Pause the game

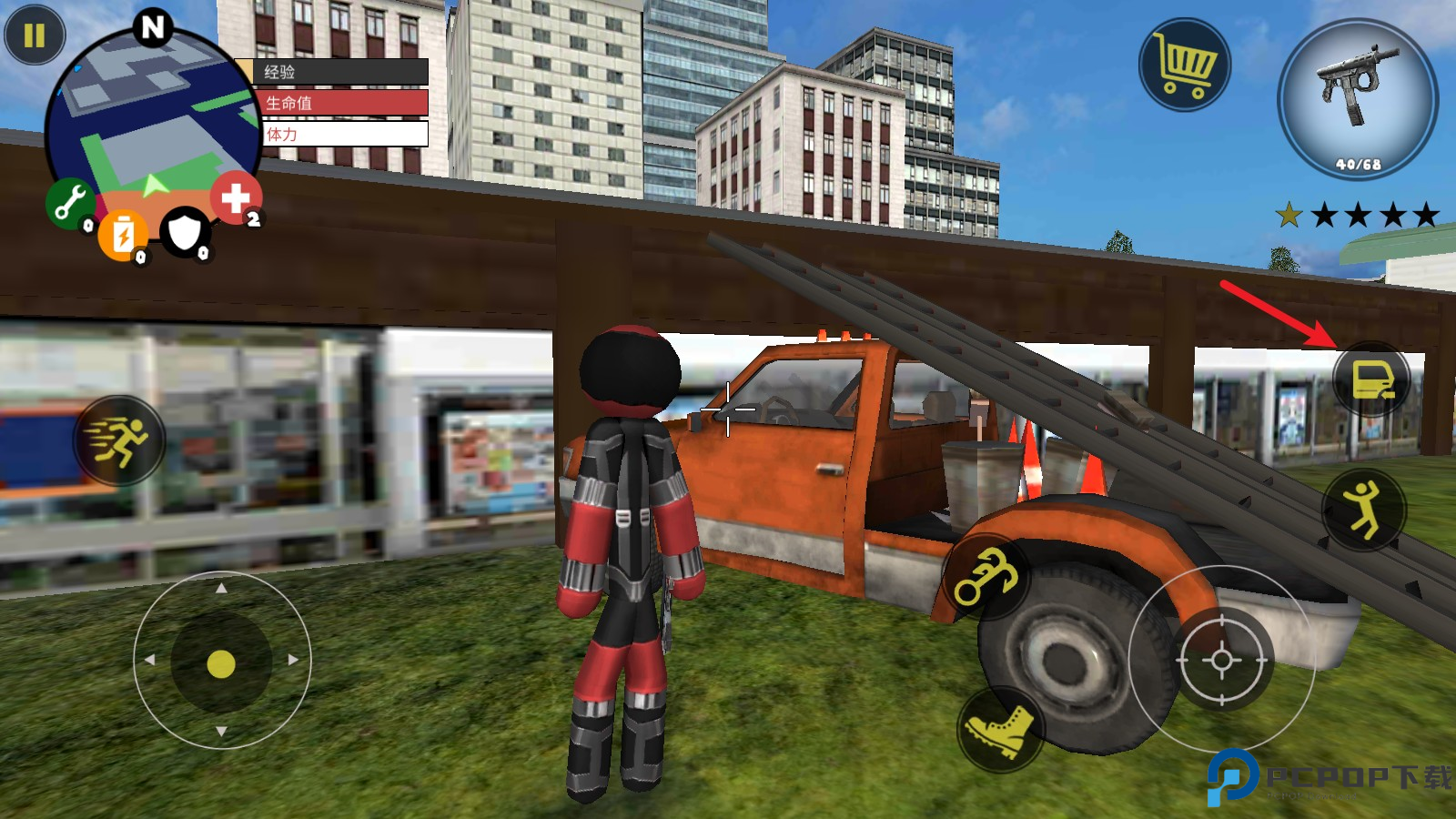click(35, 35)
